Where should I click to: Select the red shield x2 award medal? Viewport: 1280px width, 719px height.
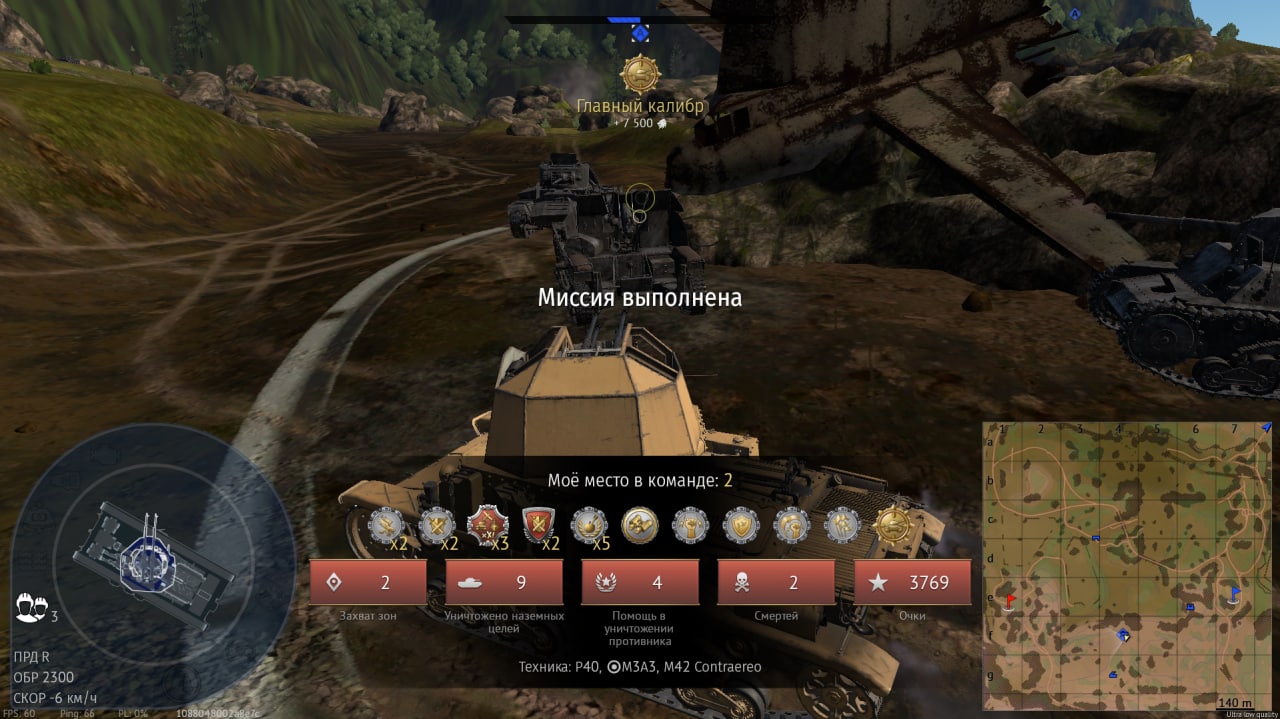[539, 525]
